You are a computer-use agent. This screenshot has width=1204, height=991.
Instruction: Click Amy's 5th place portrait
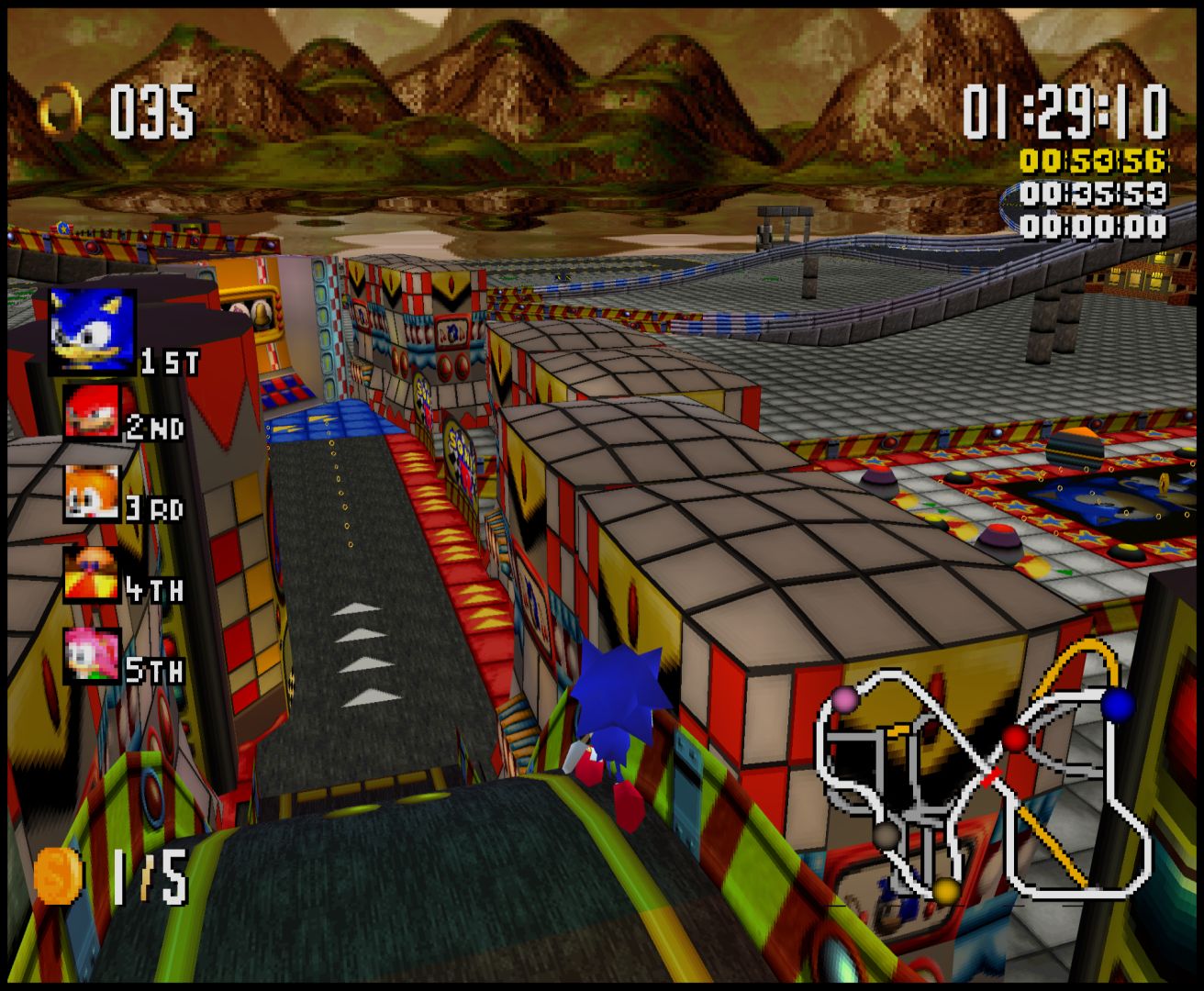(91, 655)
